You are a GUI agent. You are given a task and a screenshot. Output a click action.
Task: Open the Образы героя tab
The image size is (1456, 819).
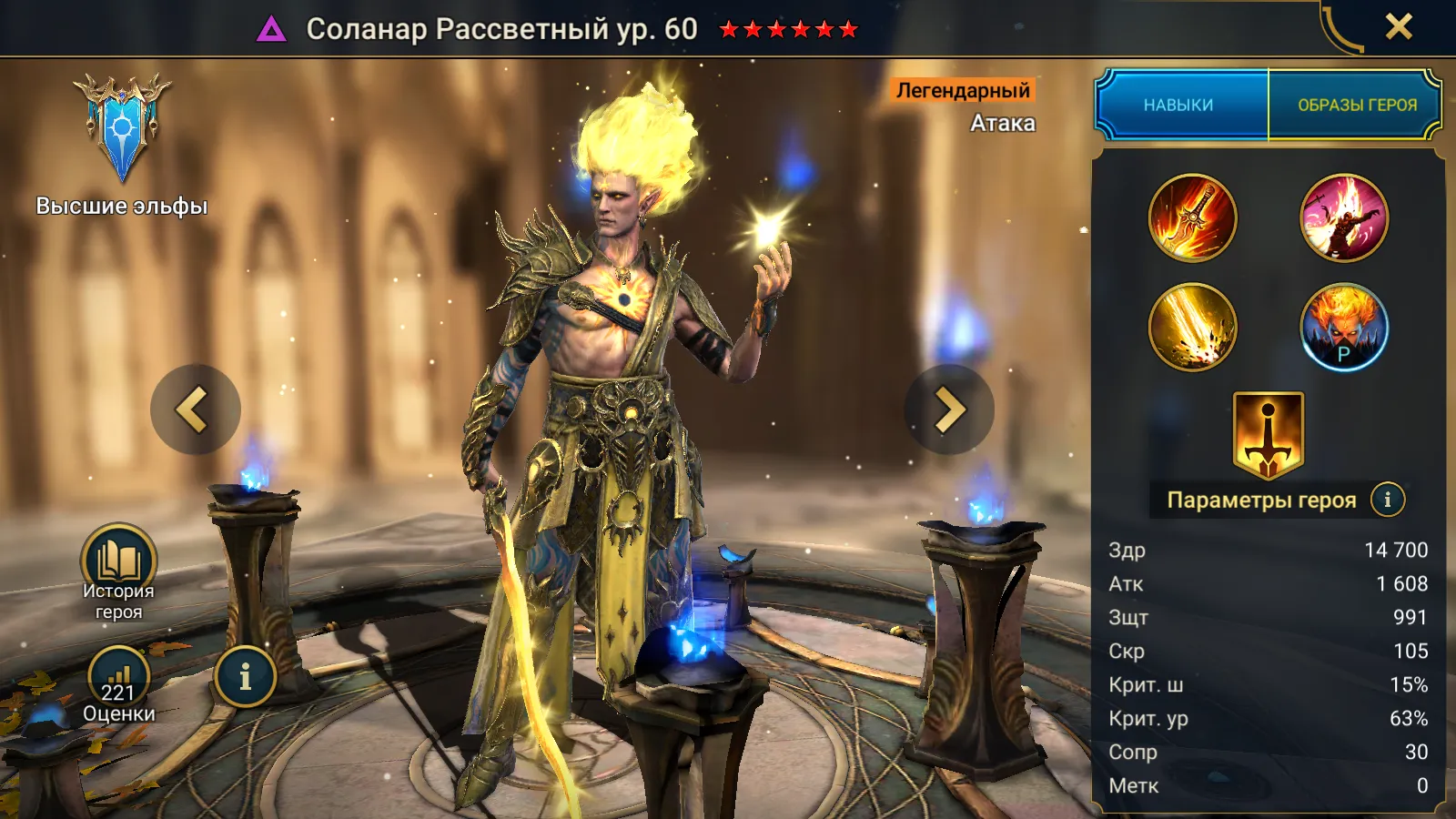tap(1356, 105)
